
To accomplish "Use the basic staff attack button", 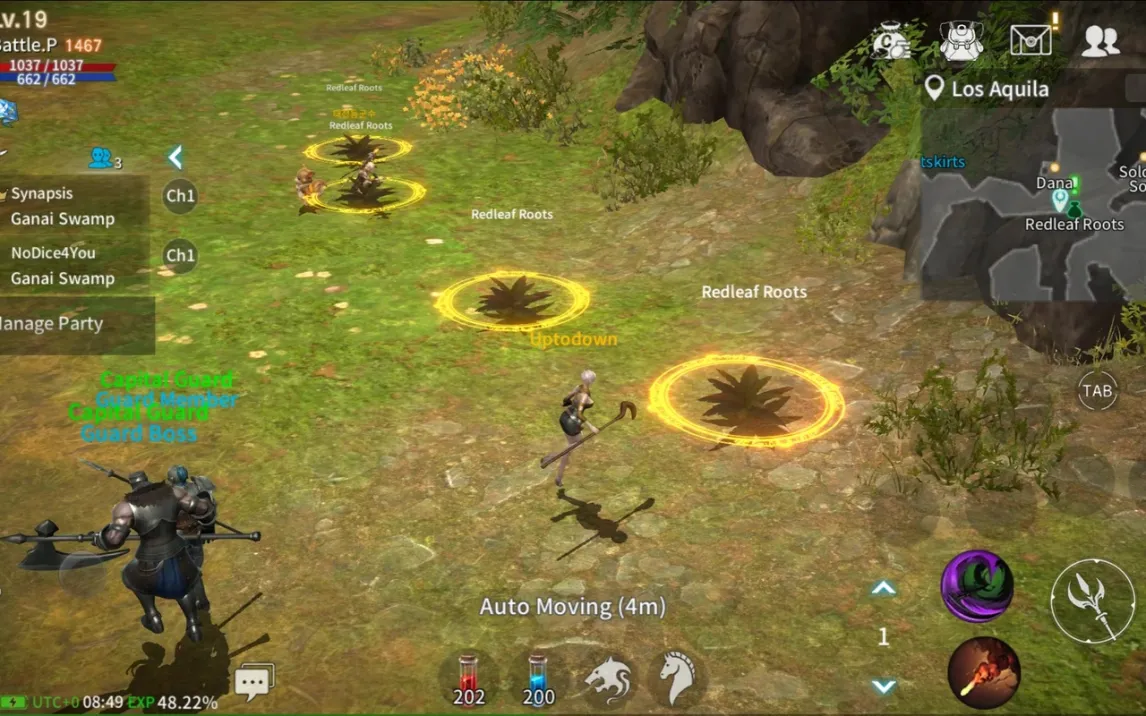I will (x=1092, y=601).
